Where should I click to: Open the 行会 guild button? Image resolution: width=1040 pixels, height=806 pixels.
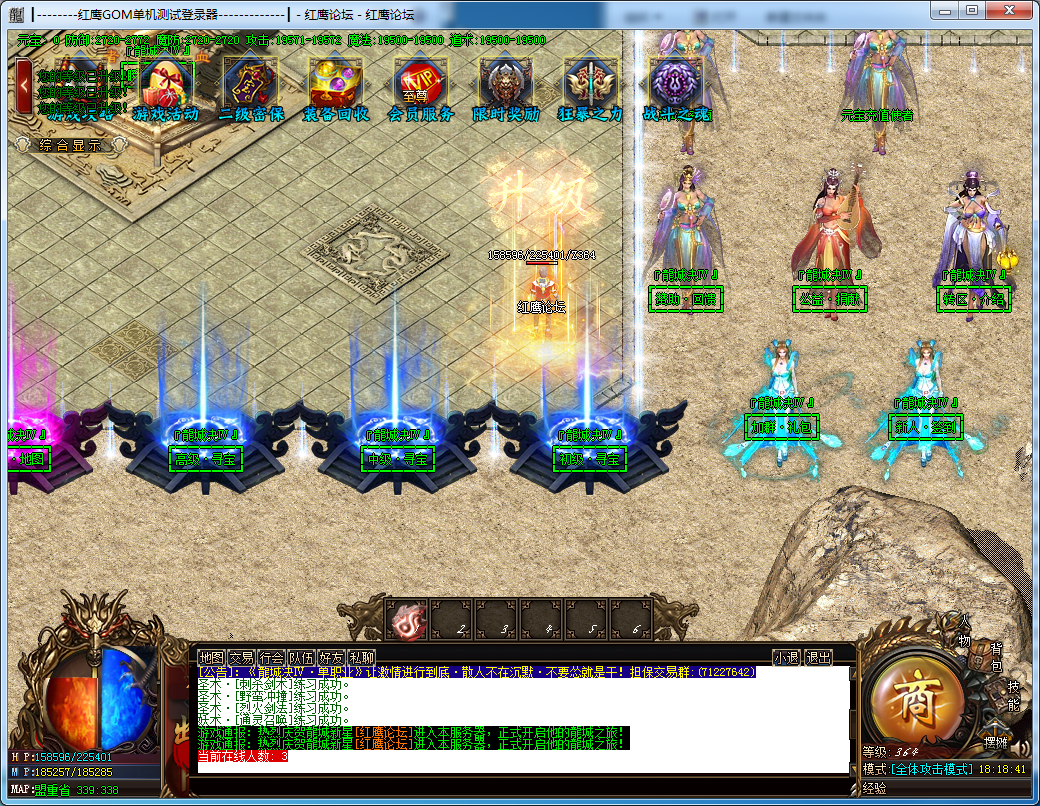[271, 657]
